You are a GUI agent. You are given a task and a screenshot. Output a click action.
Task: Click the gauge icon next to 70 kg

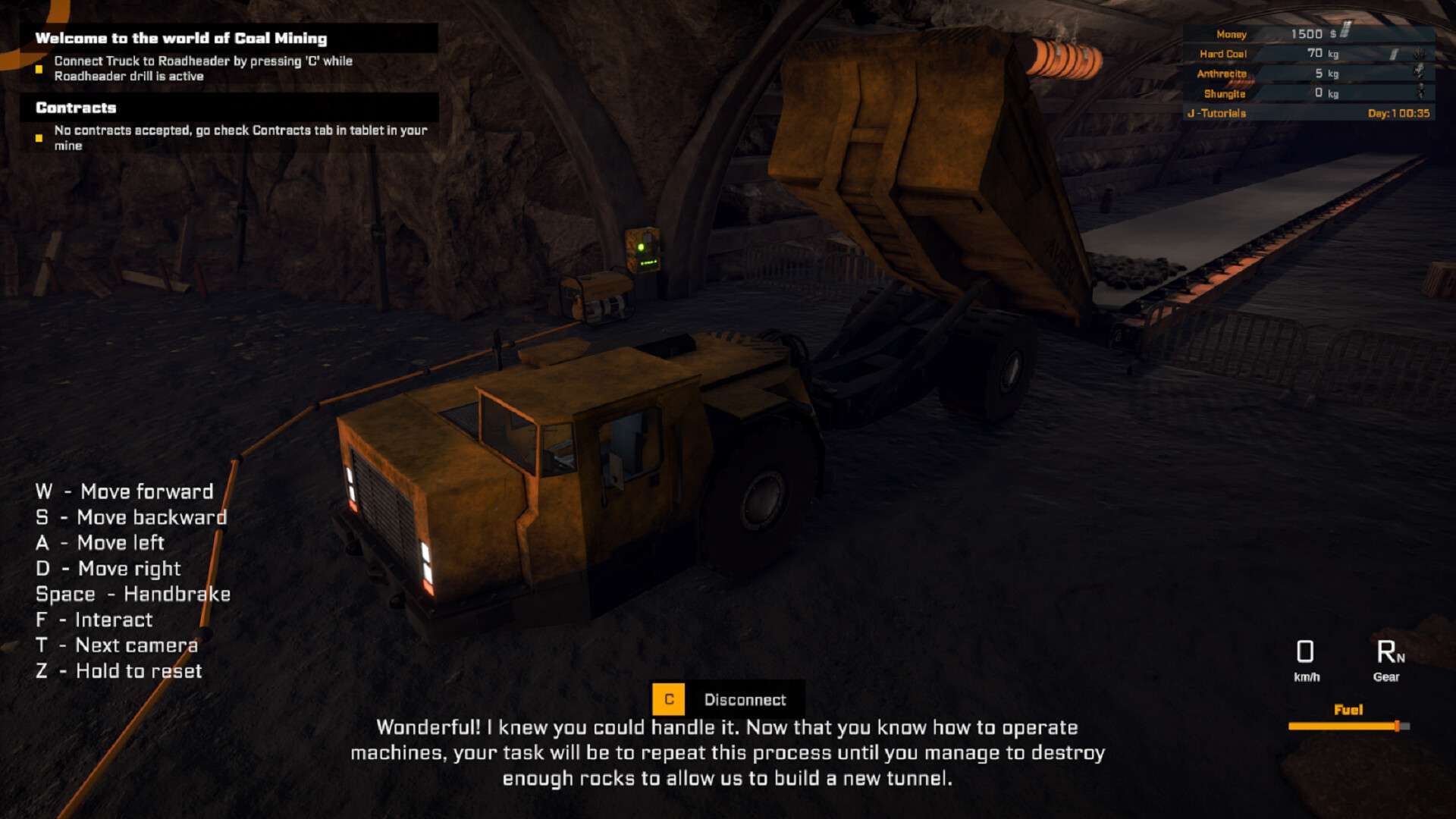coord(1392,53)
